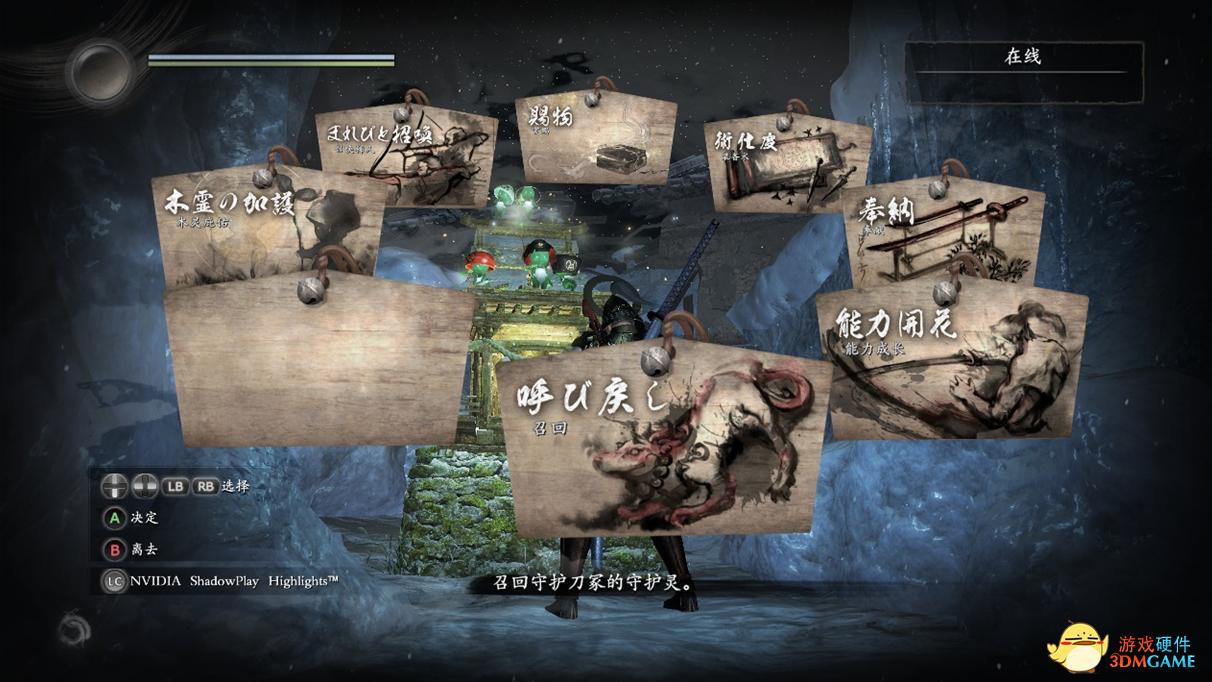
Task: Select the 呼び戻し (召回) plaque
Action: tap(663, 444)
